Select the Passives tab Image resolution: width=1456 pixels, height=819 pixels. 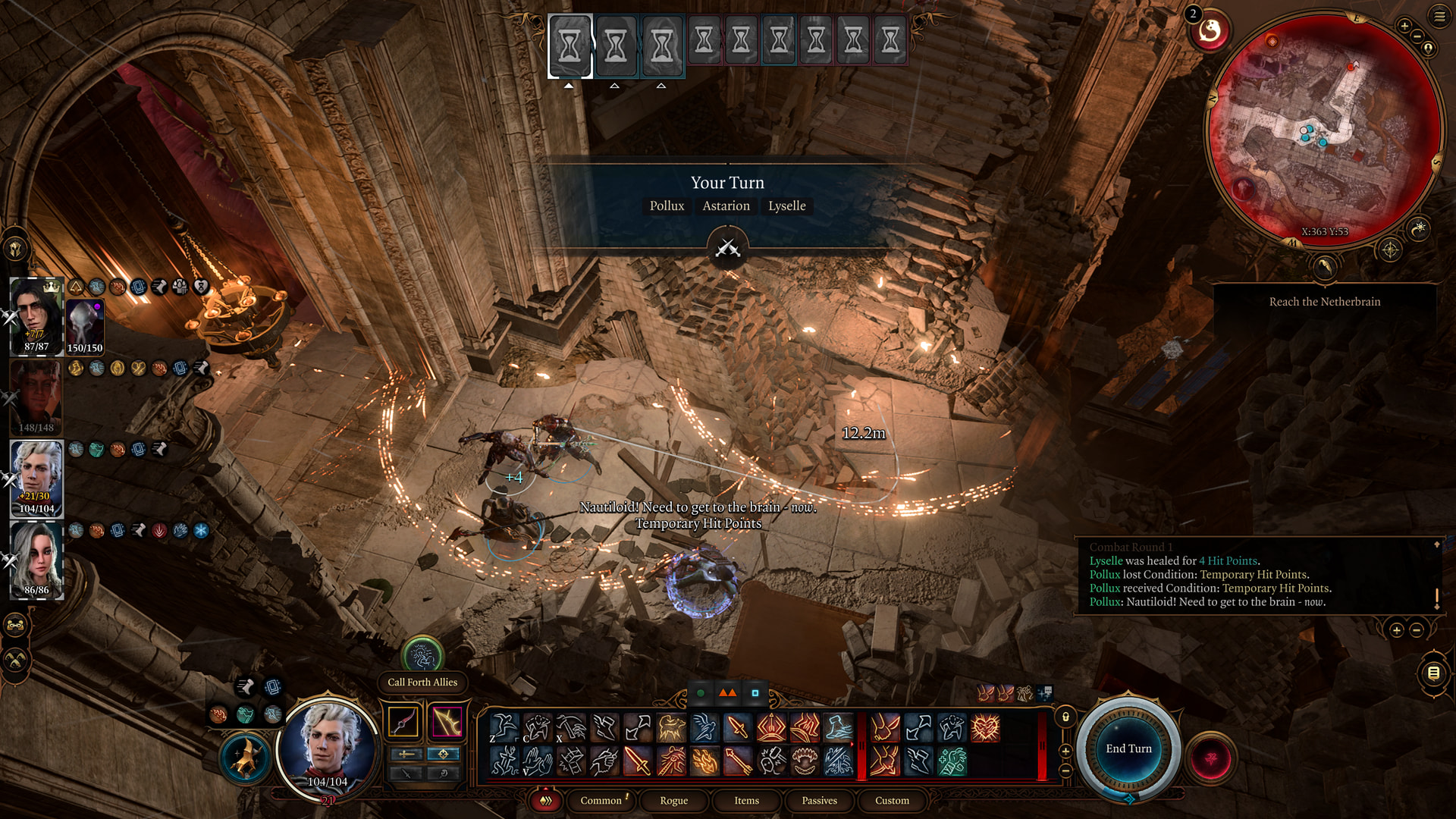click(x=819, y=800)
